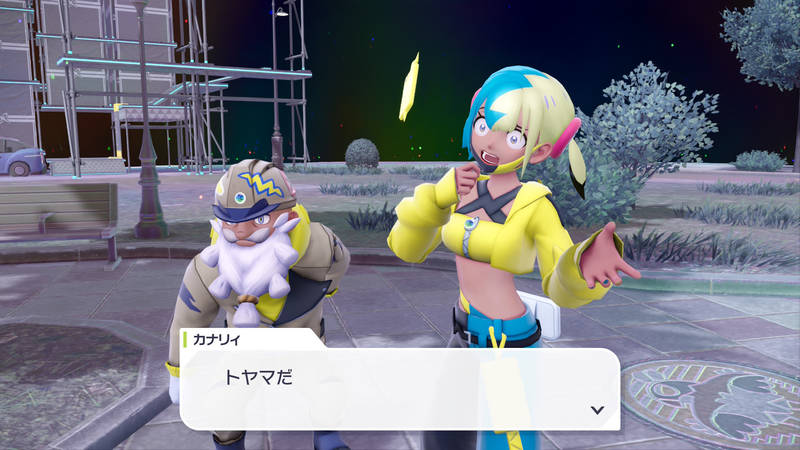Advance dialogue using the down arrow indicator
Screen dimensions: 800x450
click(597, 410)
